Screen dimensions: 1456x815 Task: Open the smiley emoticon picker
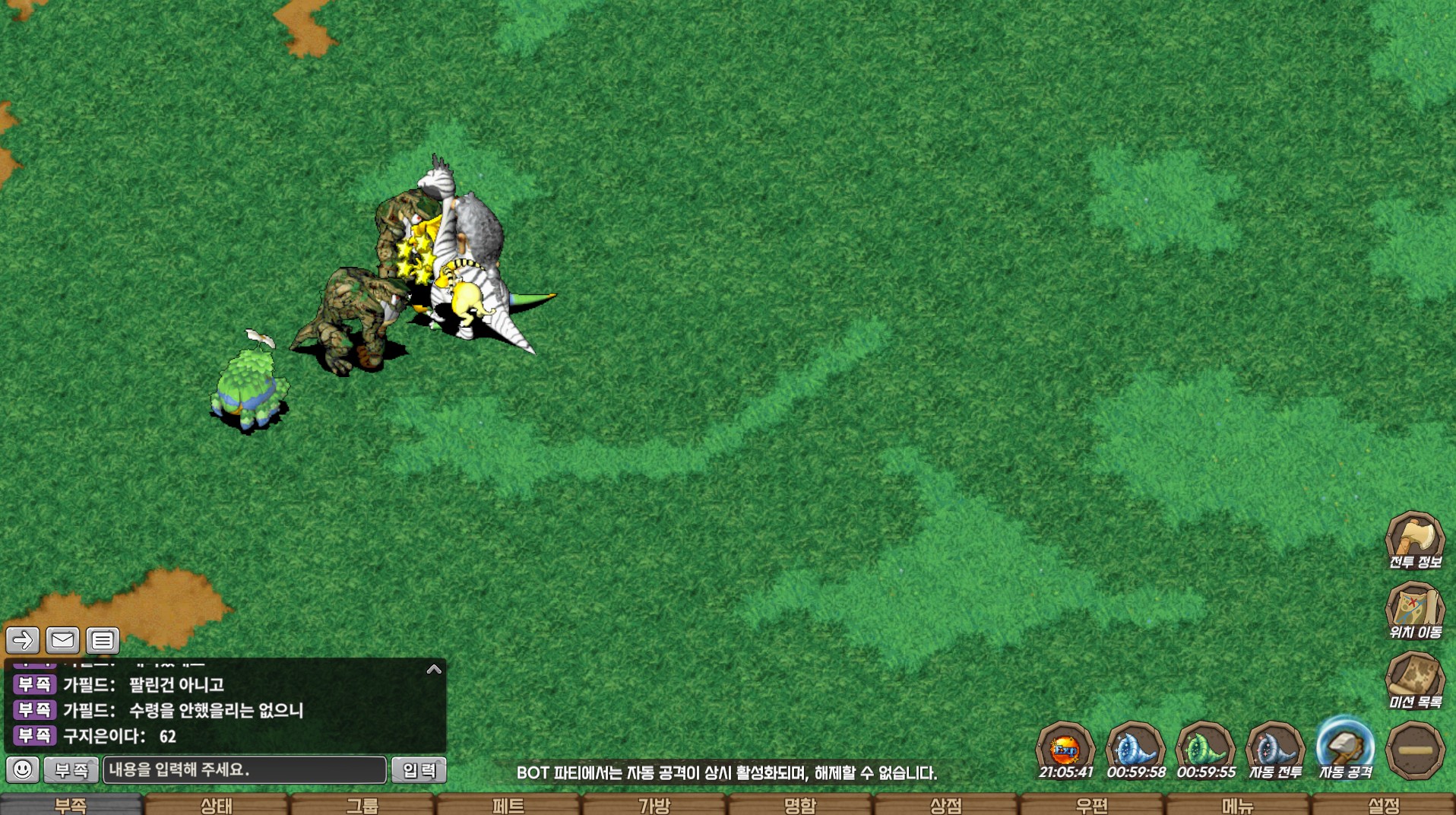point(23,769)
